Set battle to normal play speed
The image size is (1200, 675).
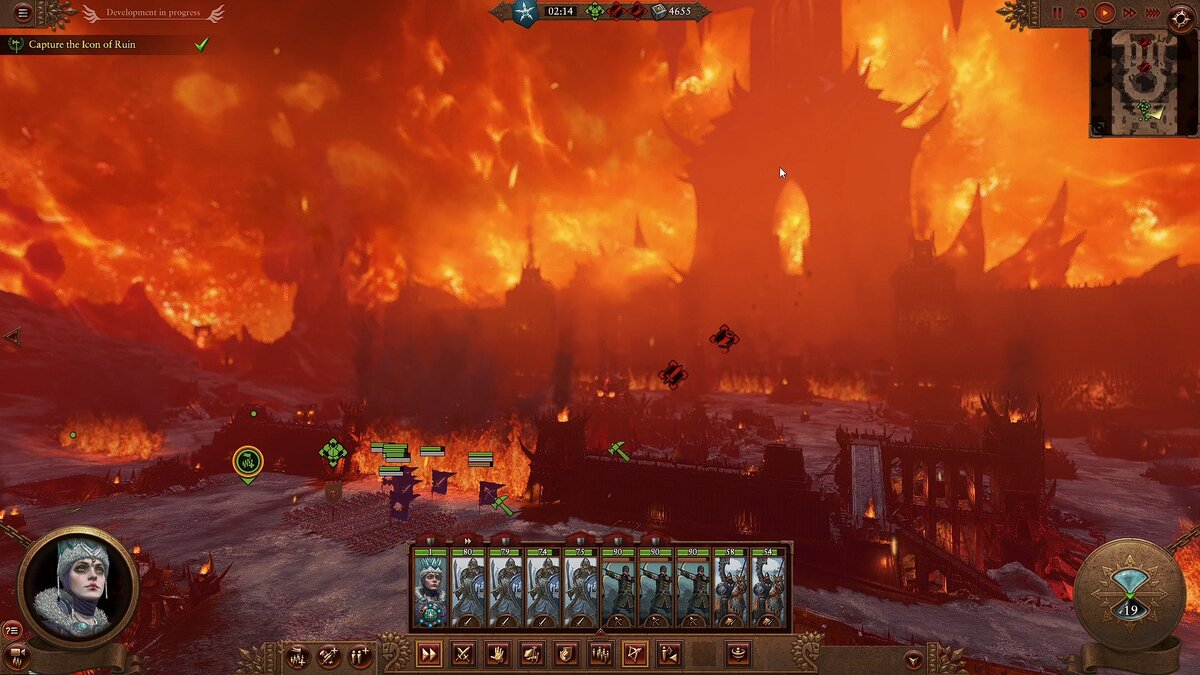click(1105, 13)
